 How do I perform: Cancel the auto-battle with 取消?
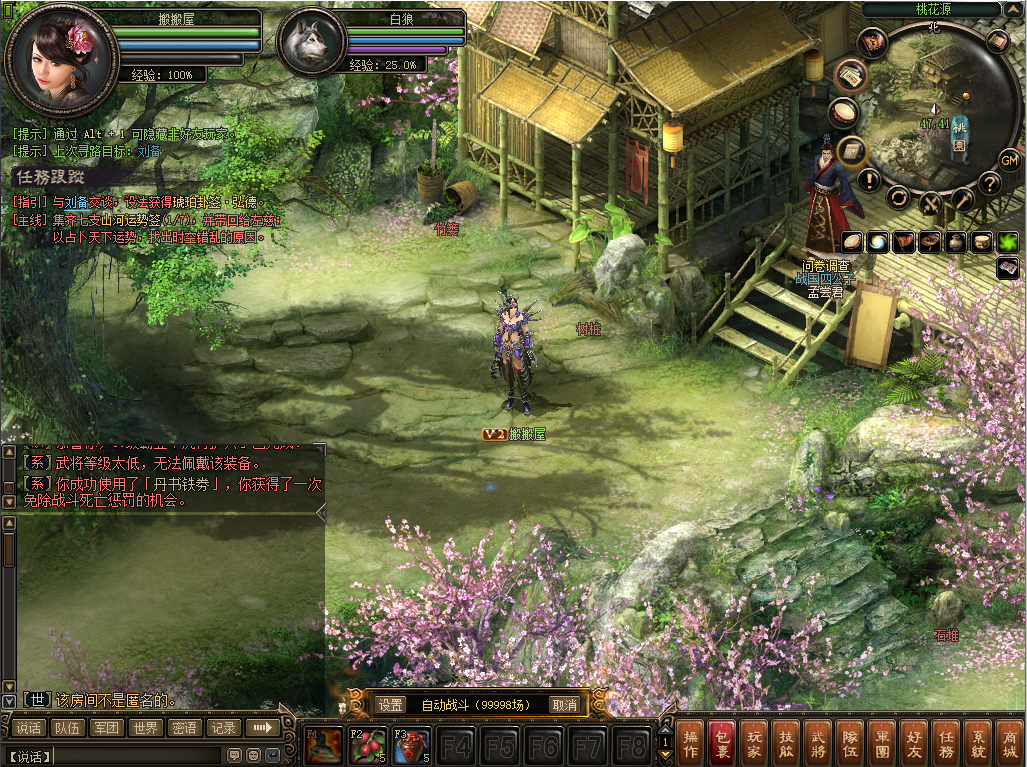point(565,705)
